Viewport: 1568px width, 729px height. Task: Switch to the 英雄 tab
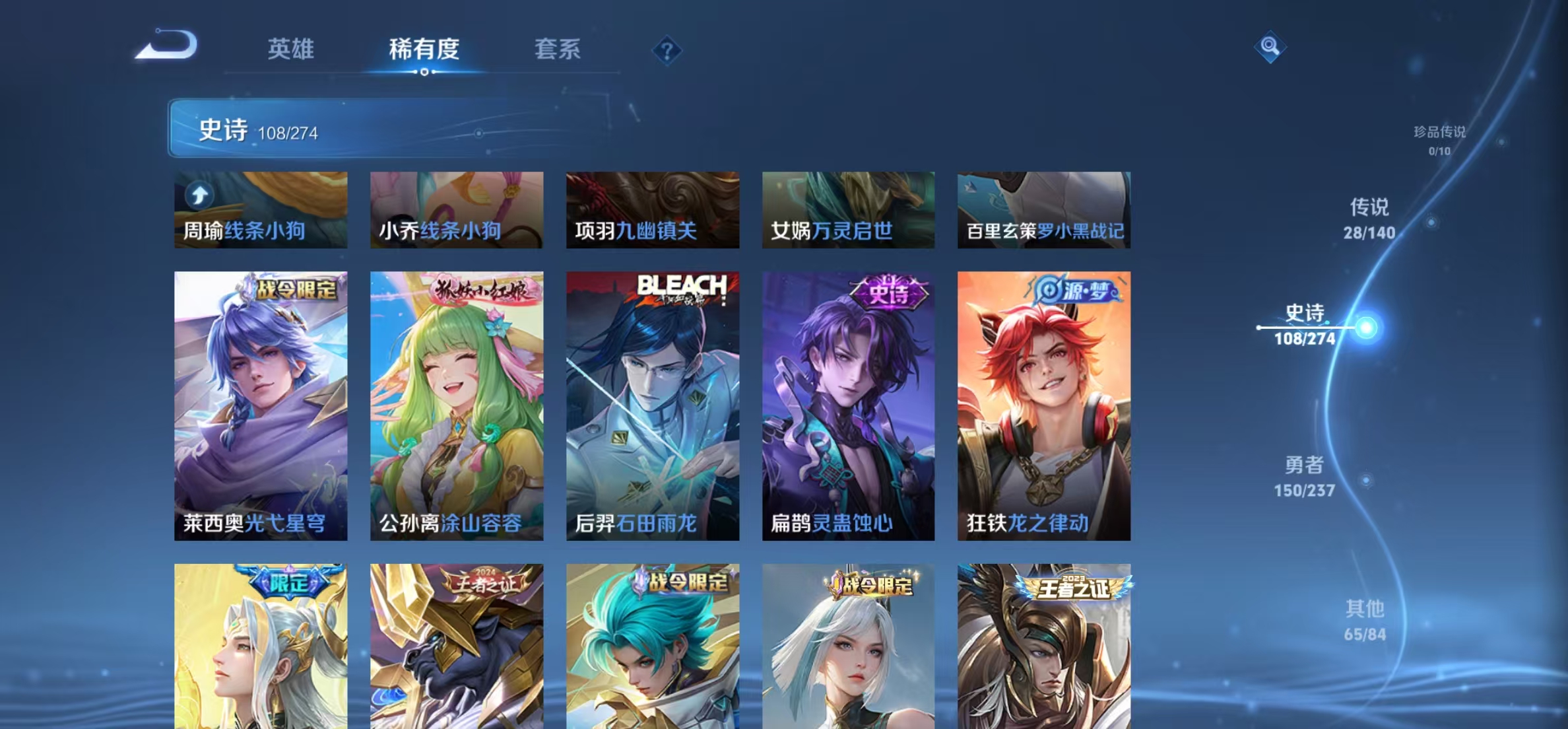(x=292, y=49)
